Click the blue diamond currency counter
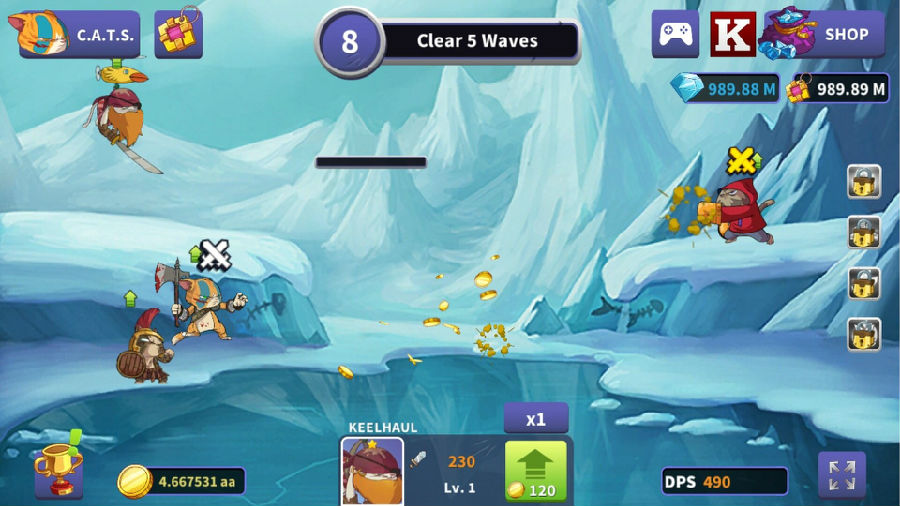This screenshot has width=900, height=506. coord(726,89)
